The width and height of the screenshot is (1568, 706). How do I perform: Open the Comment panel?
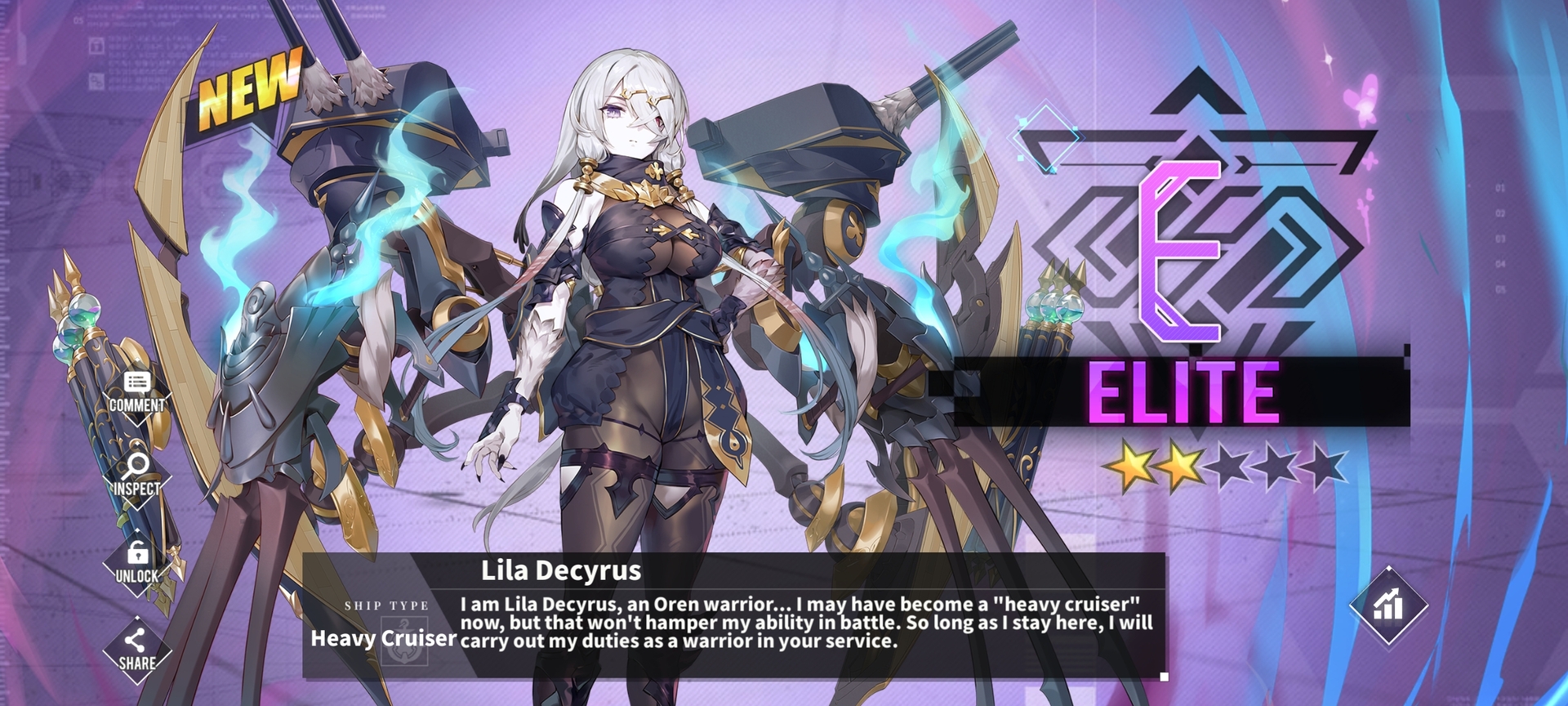pos(137,392)
